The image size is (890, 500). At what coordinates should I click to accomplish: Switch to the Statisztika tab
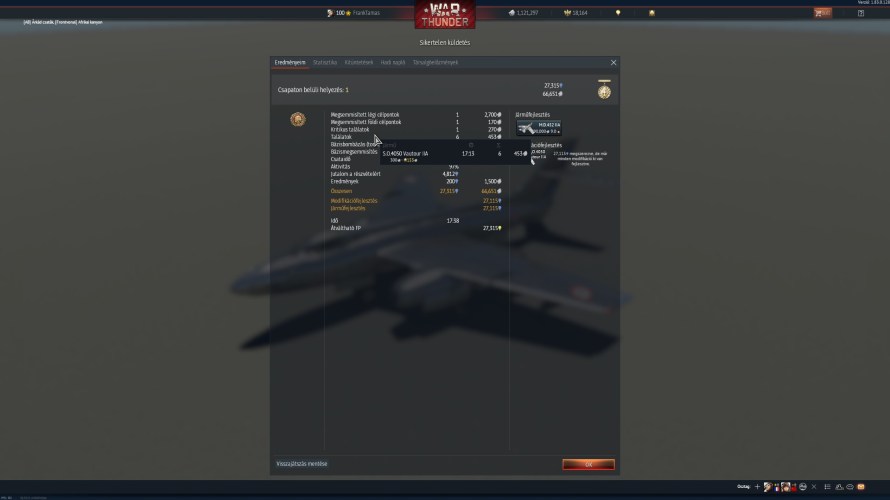tap(325, 62)
